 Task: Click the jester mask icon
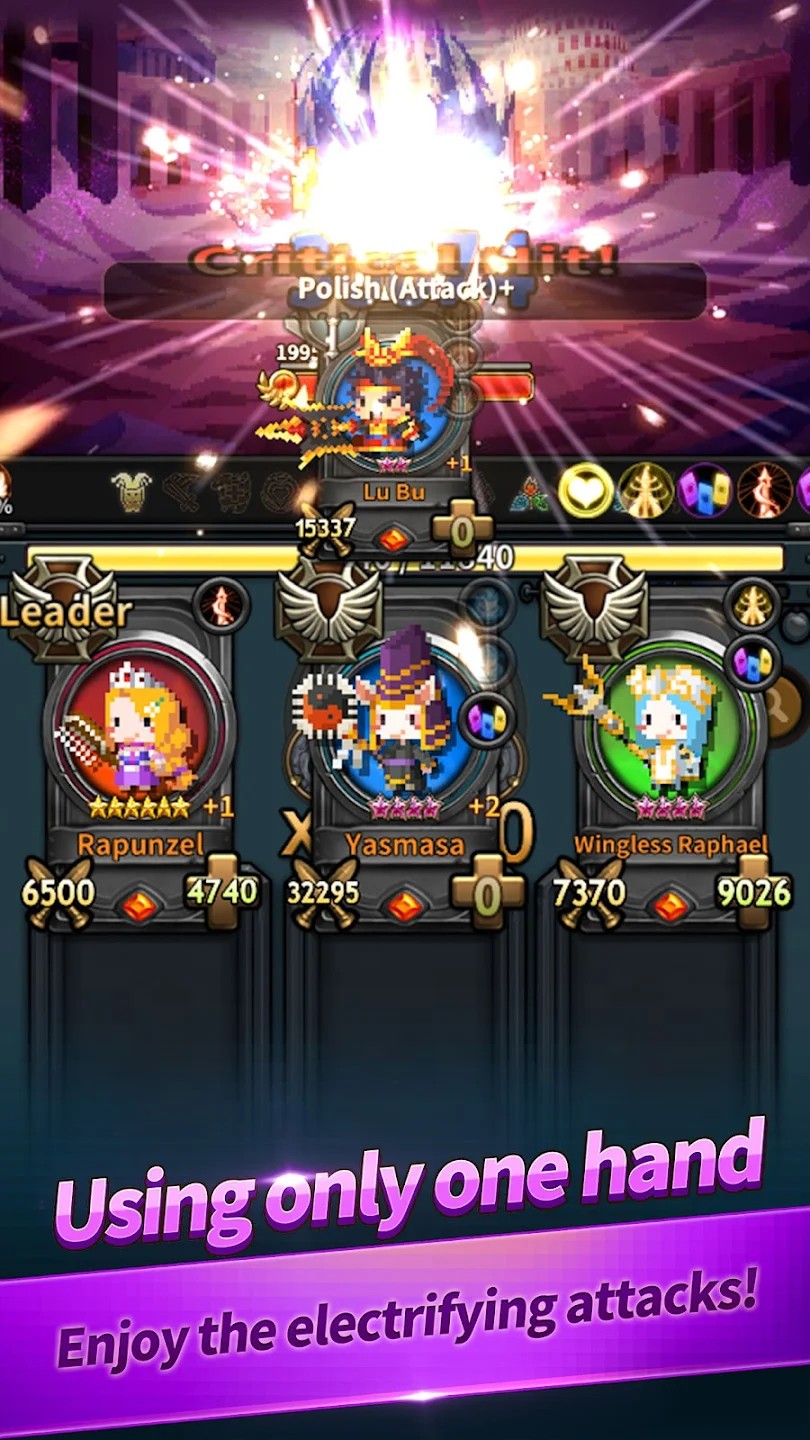[x=131, y=491]
